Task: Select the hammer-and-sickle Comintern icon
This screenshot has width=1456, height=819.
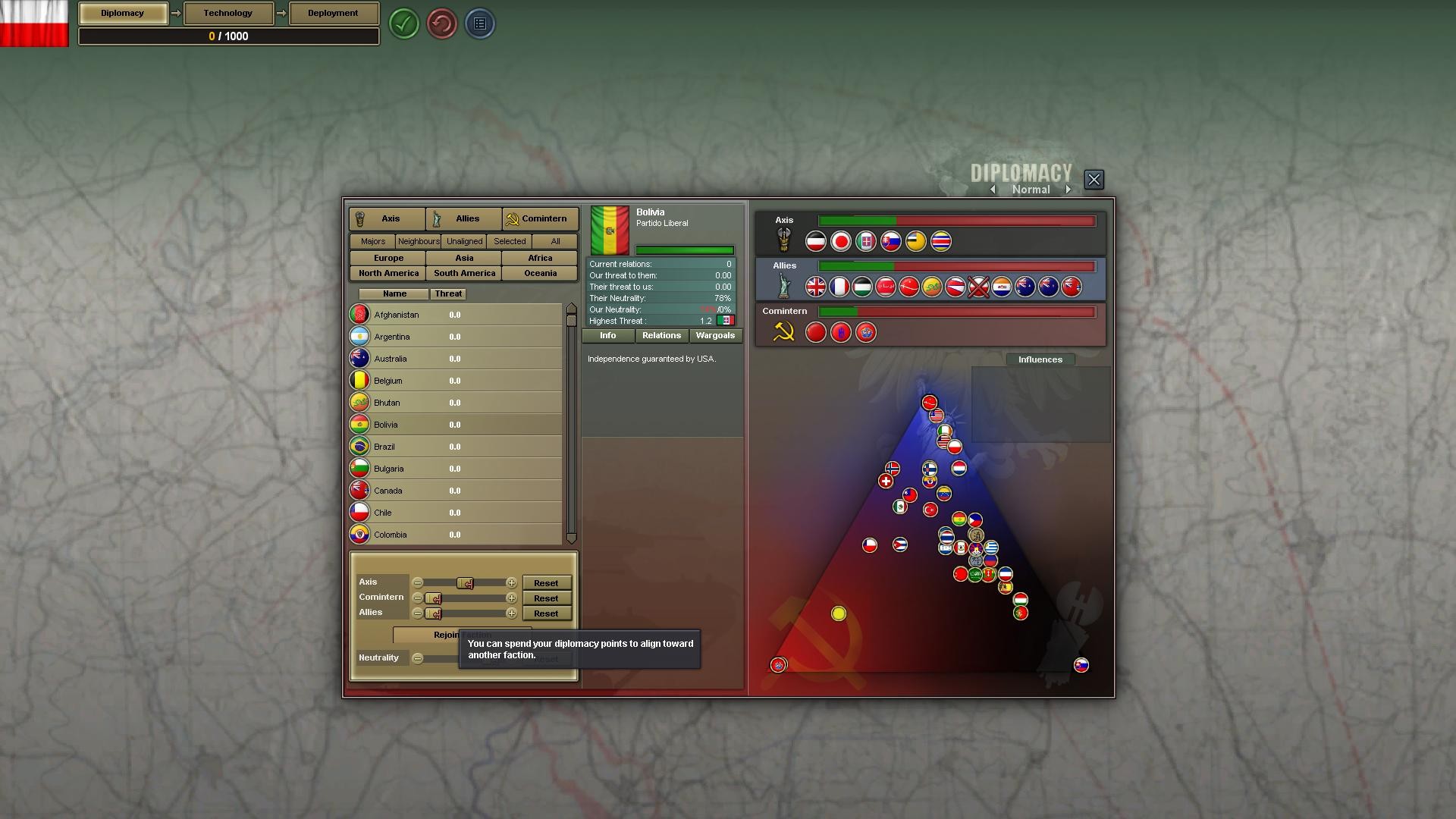Action: (x=786, y=331)
